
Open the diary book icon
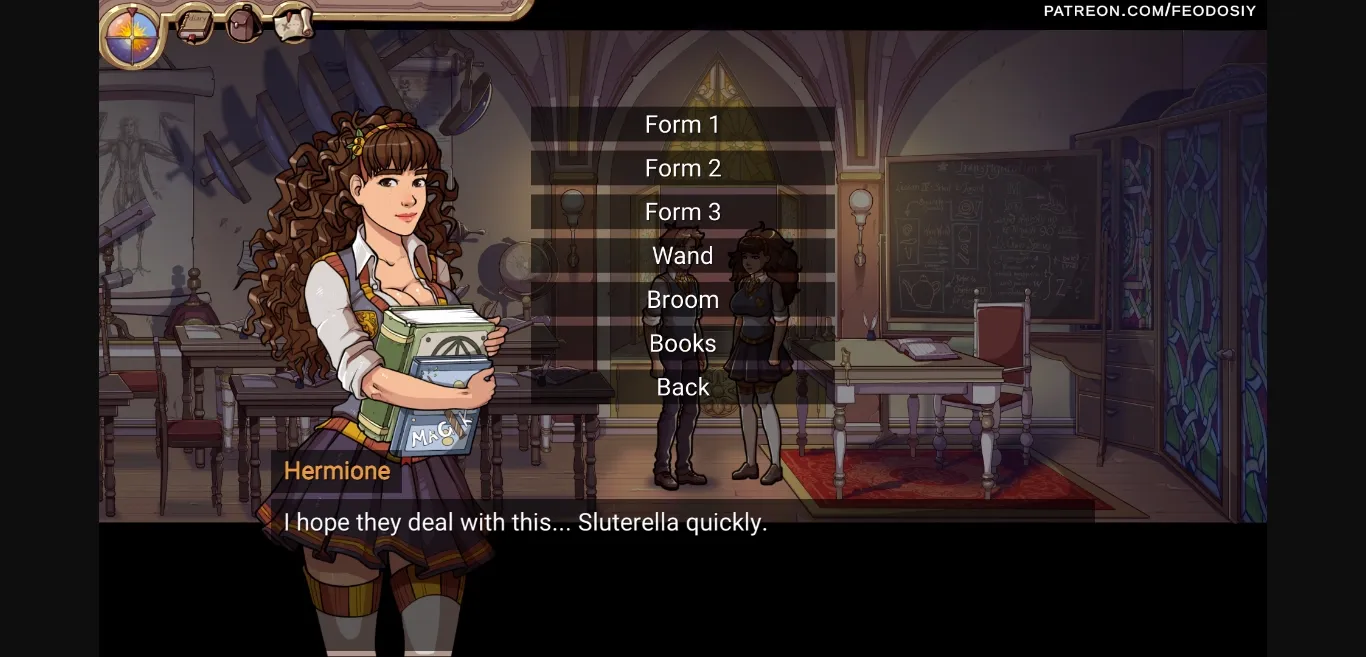click(x=194, y=24)
